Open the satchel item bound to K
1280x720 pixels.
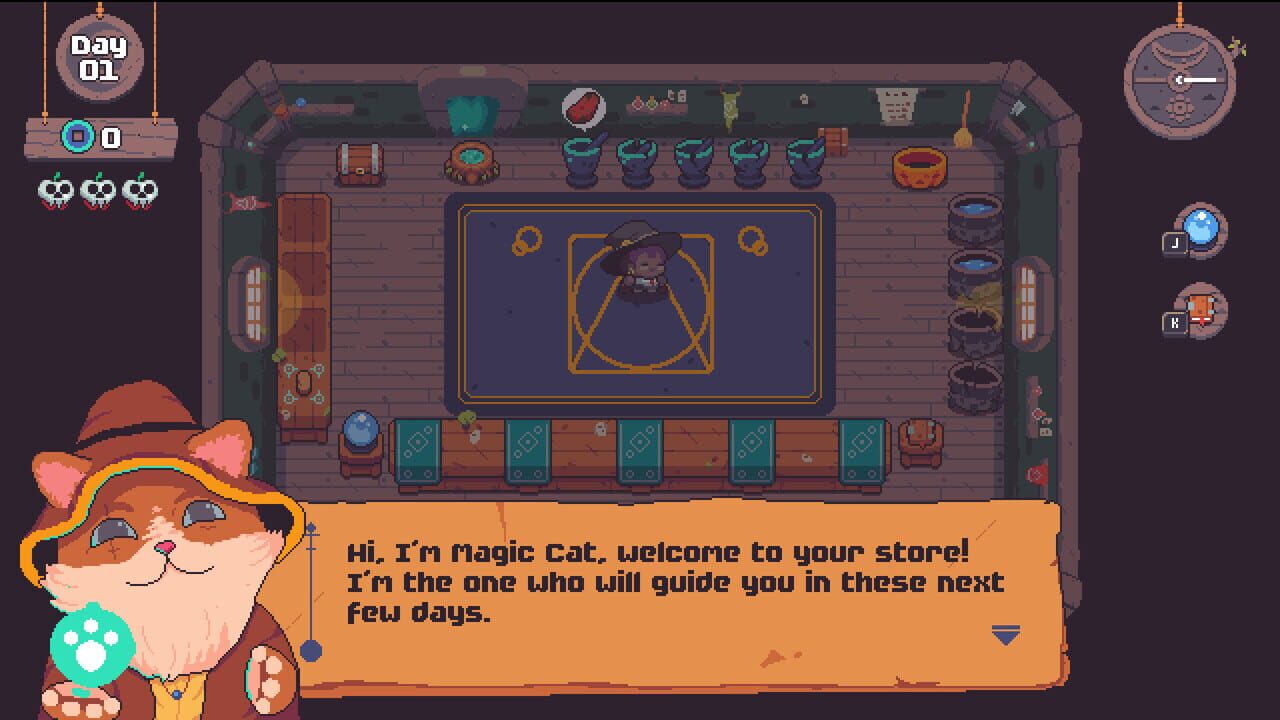tap(1200, 308)
